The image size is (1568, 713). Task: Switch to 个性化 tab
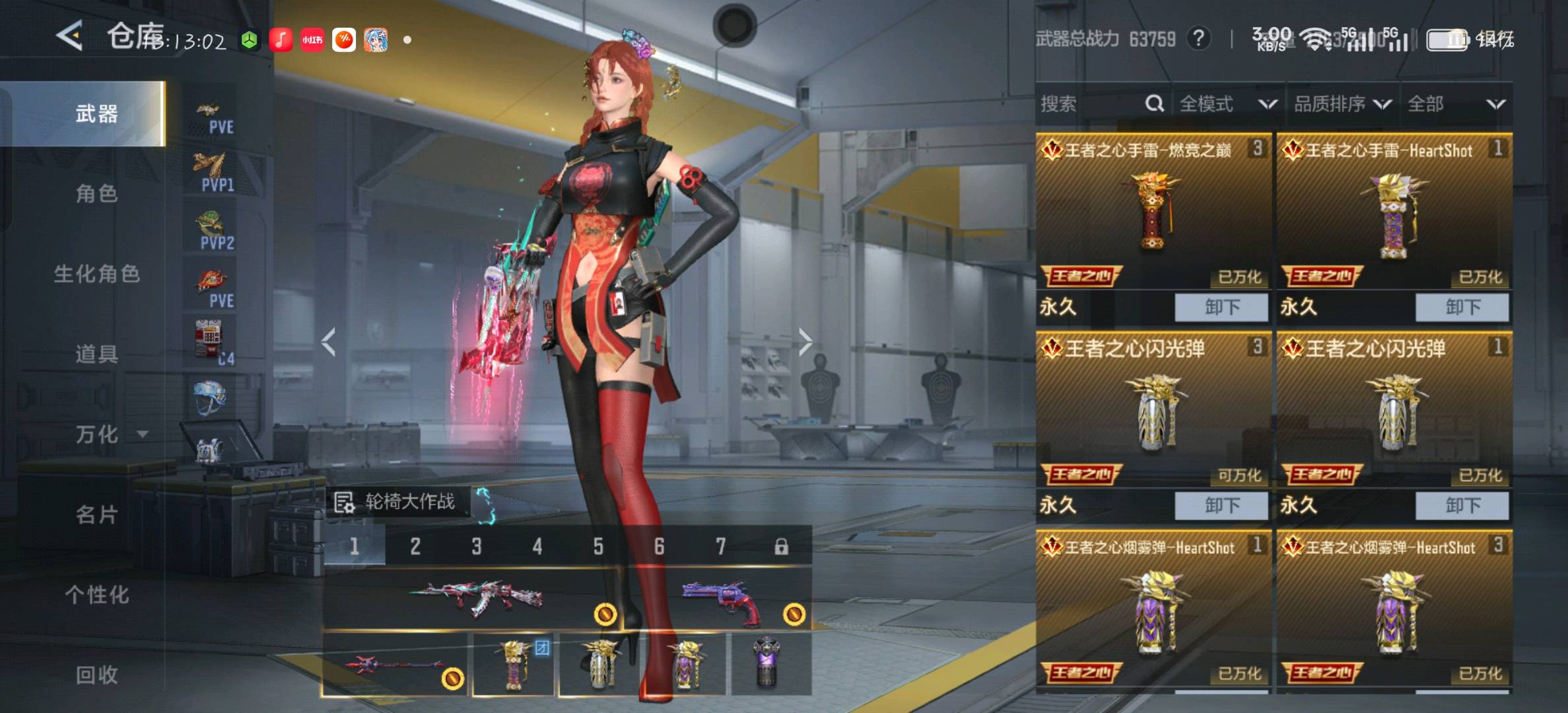point(96,594)
